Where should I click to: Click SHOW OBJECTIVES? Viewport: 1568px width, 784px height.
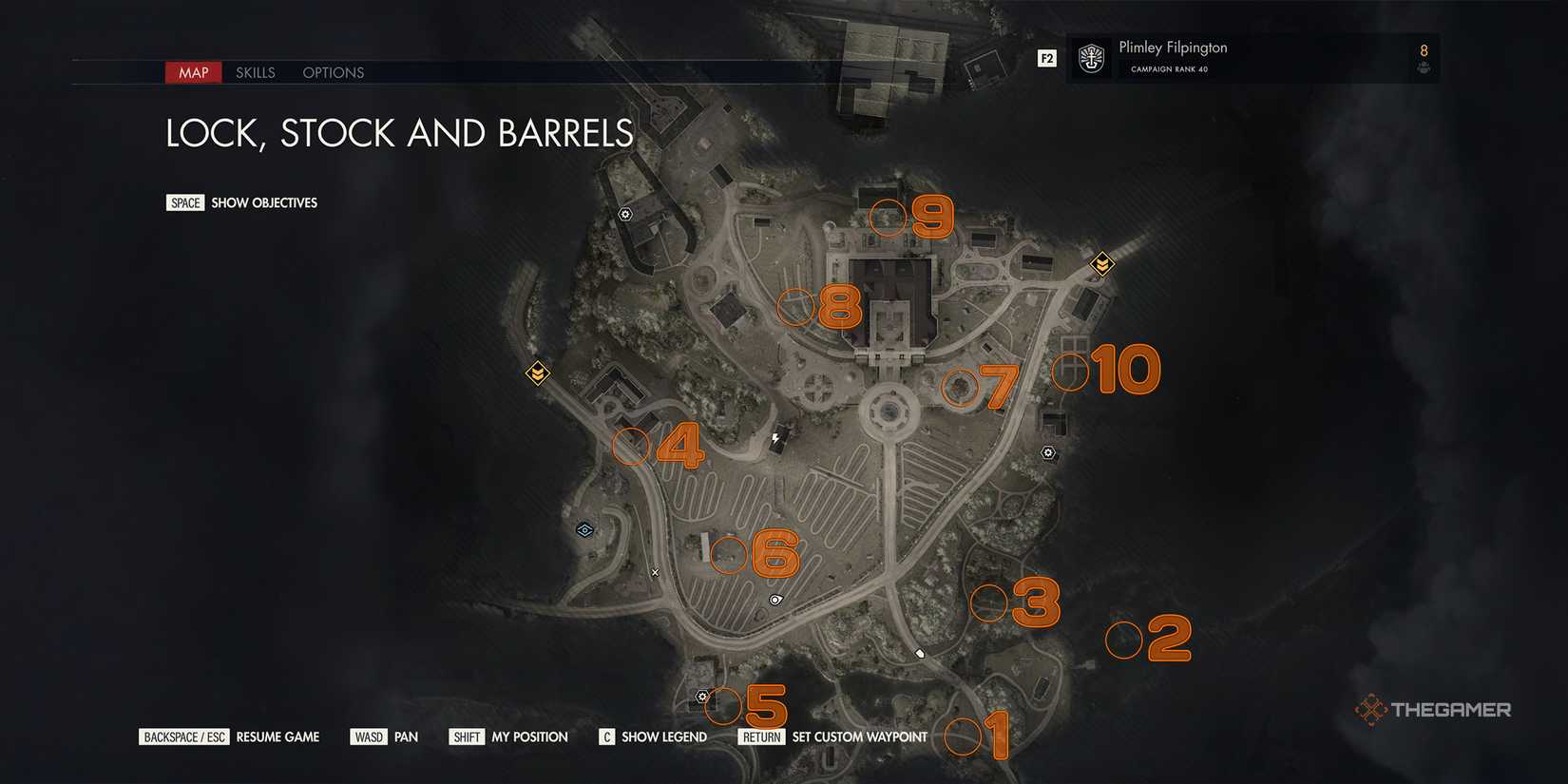(263, 202)
